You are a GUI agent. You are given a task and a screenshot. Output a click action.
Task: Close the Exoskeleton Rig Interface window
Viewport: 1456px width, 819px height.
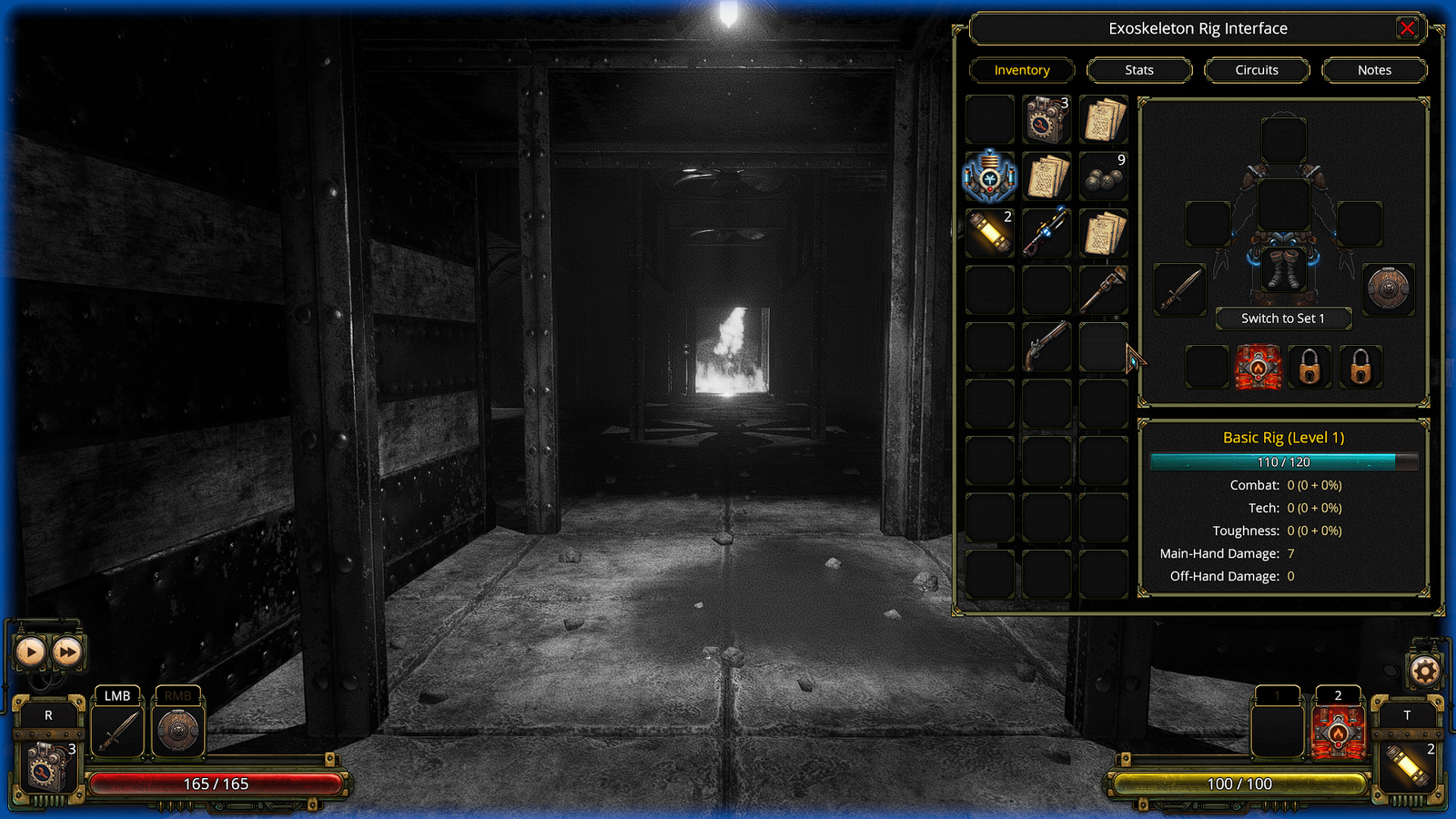[1407, 28]
